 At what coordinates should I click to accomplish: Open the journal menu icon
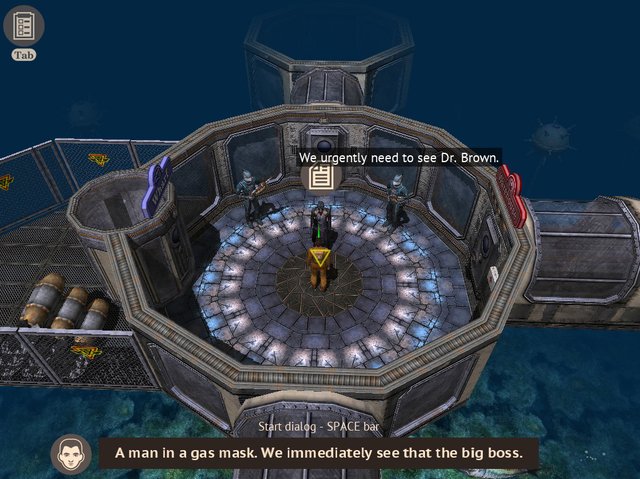tap(24, 25)
